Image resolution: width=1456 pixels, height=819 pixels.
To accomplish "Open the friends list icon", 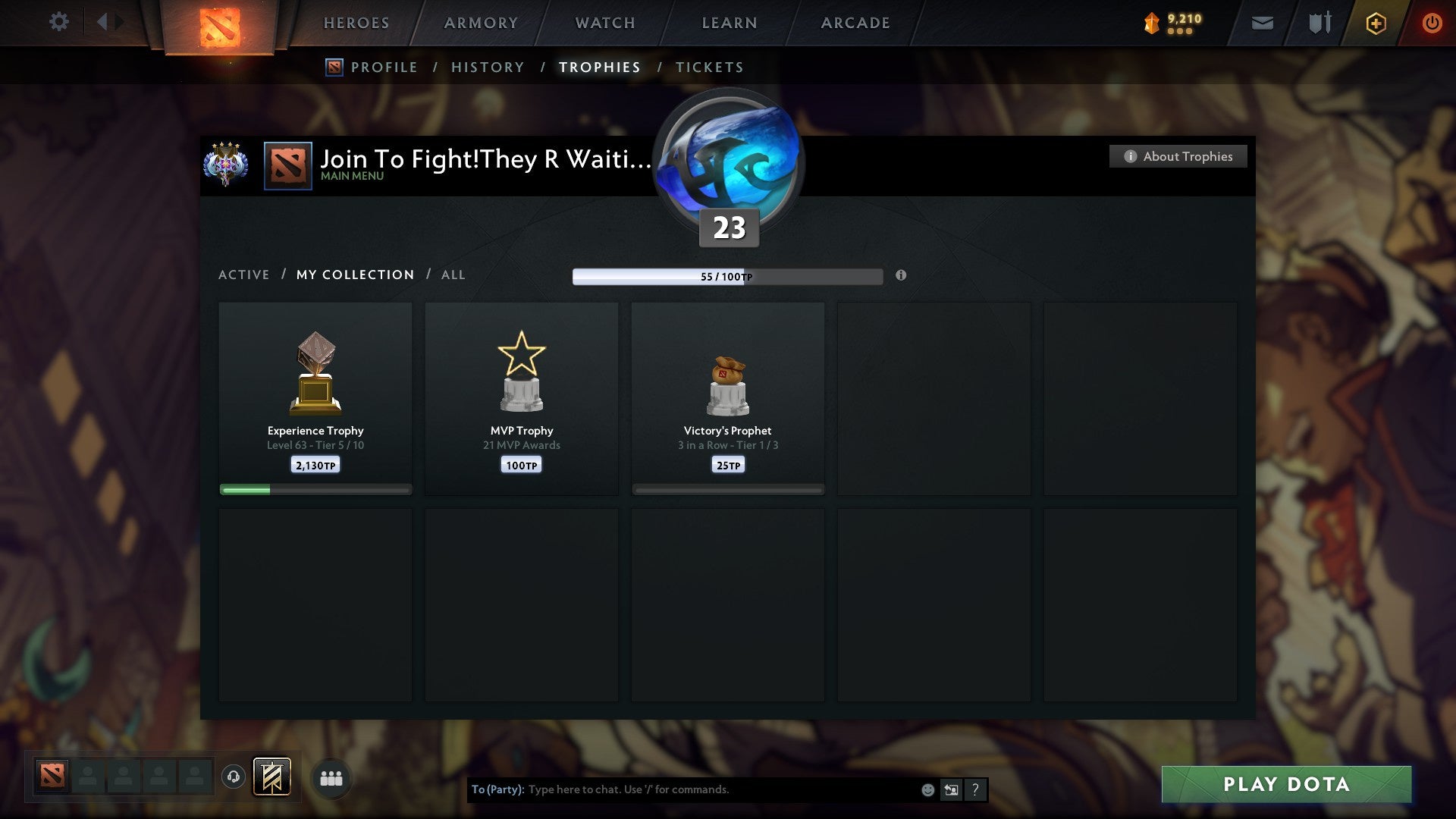I will pyautogui.click(x=331, y=777).
